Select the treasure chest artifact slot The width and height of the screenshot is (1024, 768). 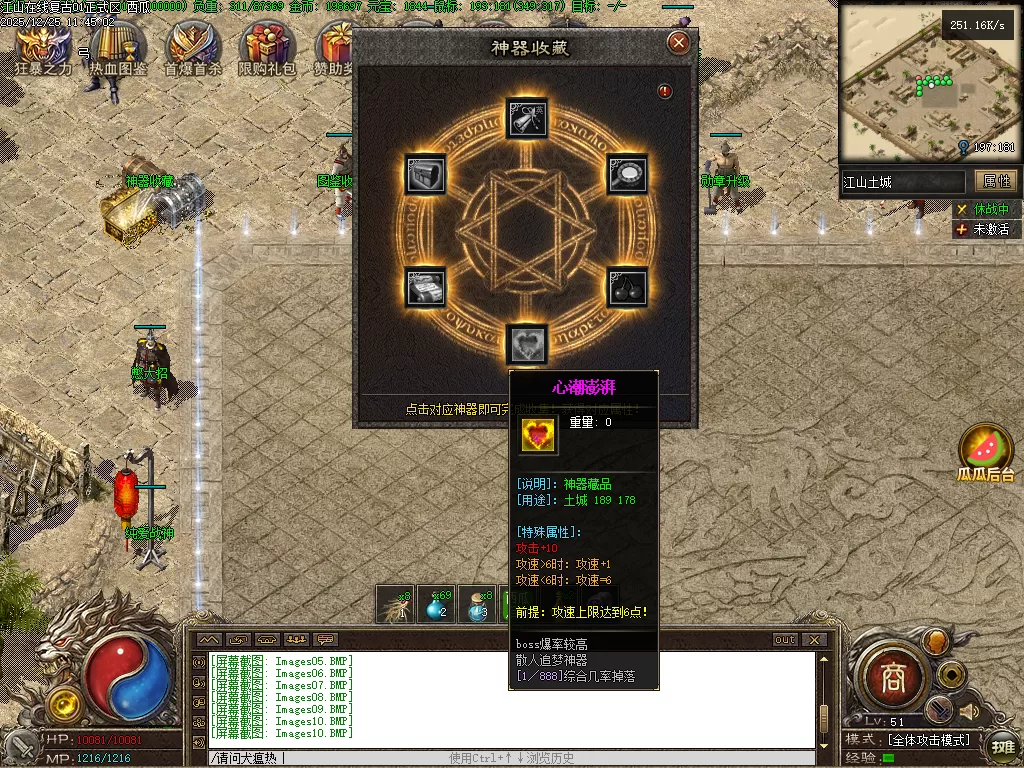click(424, 174)
